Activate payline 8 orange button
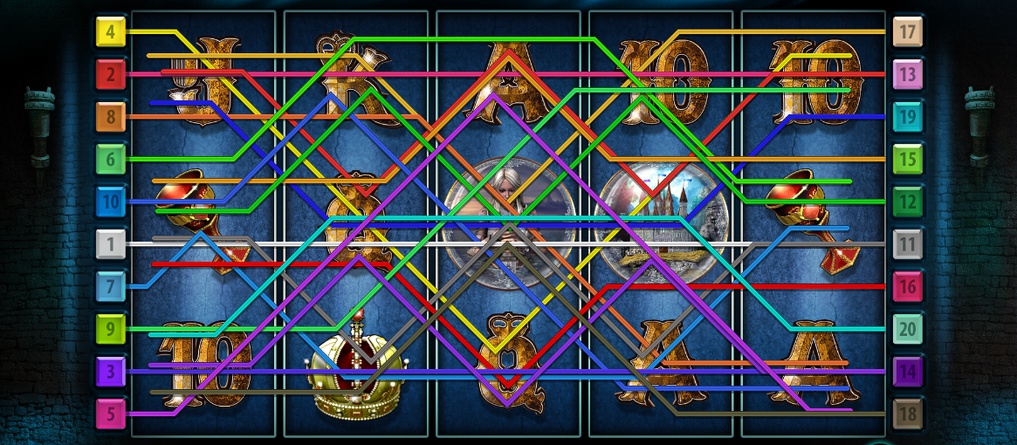This screenshot has height=445, width=1017. click(x=110, y=116)
